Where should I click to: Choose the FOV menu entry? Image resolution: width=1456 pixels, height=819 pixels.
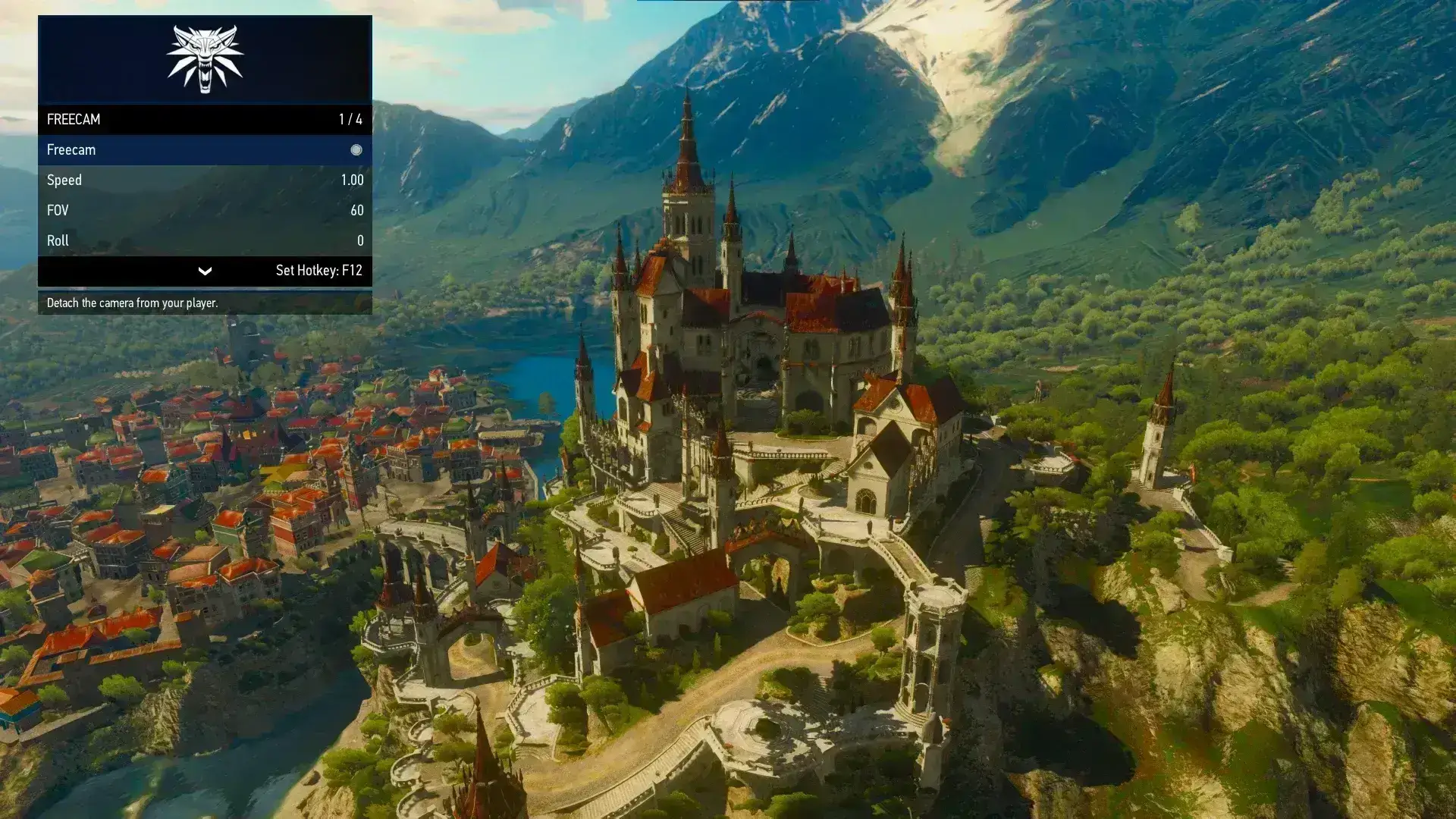coord(205,211)
